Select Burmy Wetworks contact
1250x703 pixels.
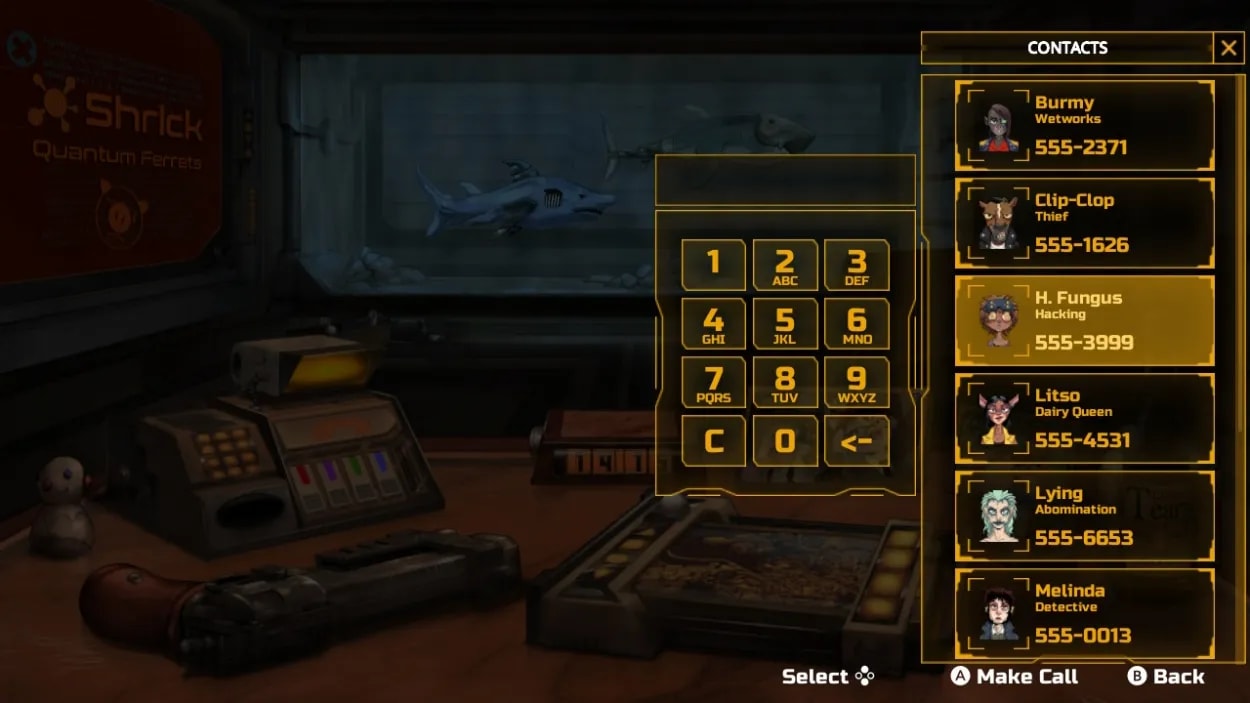pyautogui.click(x=1085, y=125)
